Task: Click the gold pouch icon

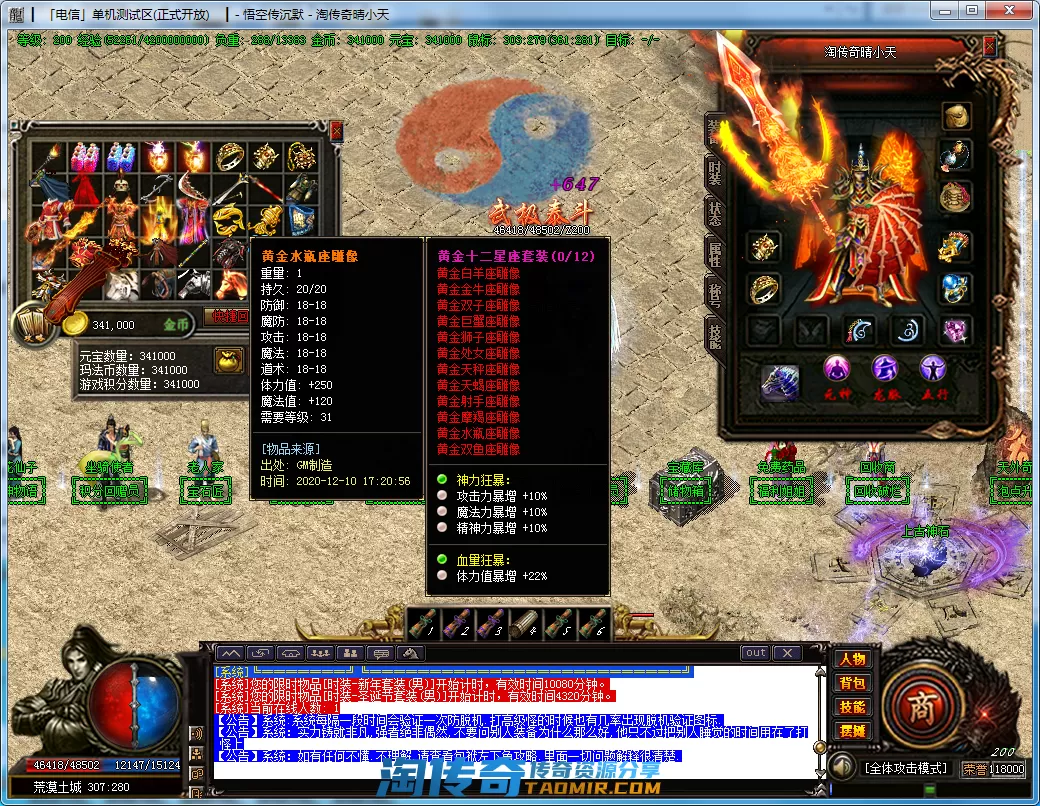Action: click(228, 359)
